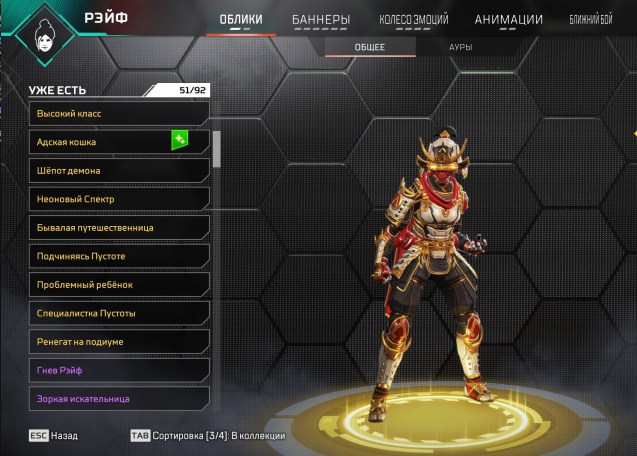This screenshot has width=637, height=456.
Task: Pick the Неоновый Спектр skin
Action: 119,200
